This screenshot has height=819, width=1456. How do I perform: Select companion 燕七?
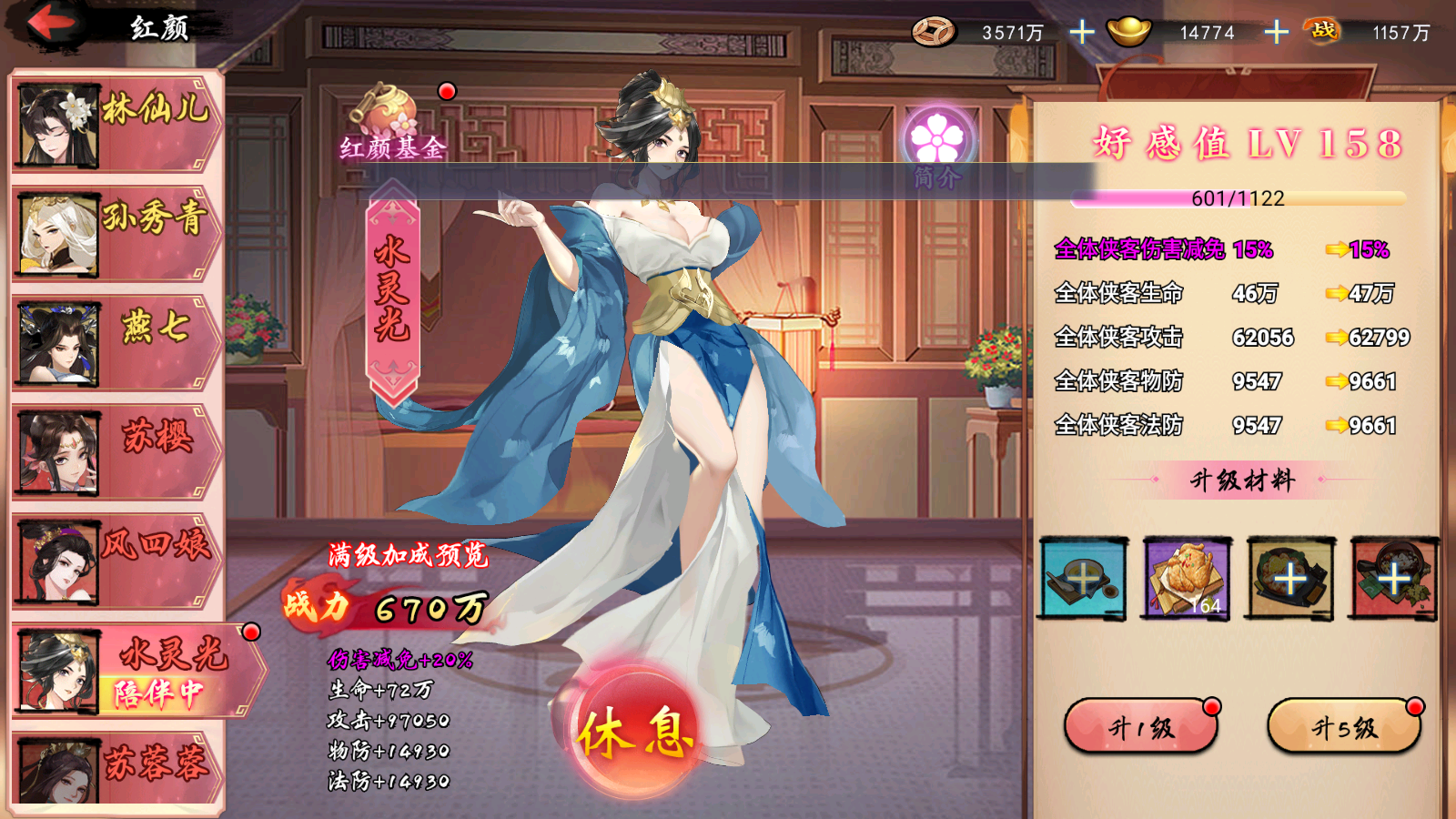click(x=116, y=342)
